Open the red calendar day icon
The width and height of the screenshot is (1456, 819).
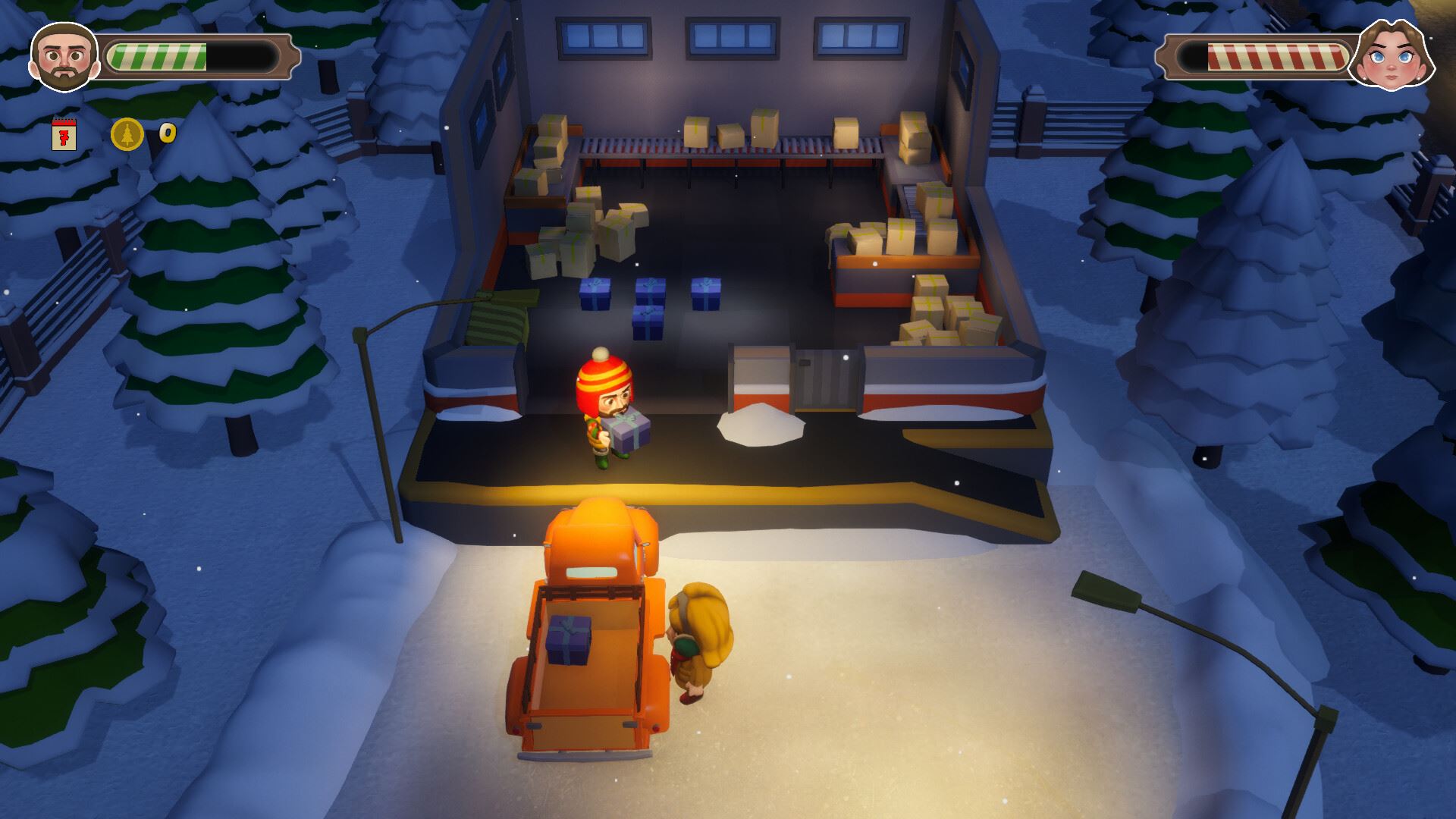pos(64,135)
